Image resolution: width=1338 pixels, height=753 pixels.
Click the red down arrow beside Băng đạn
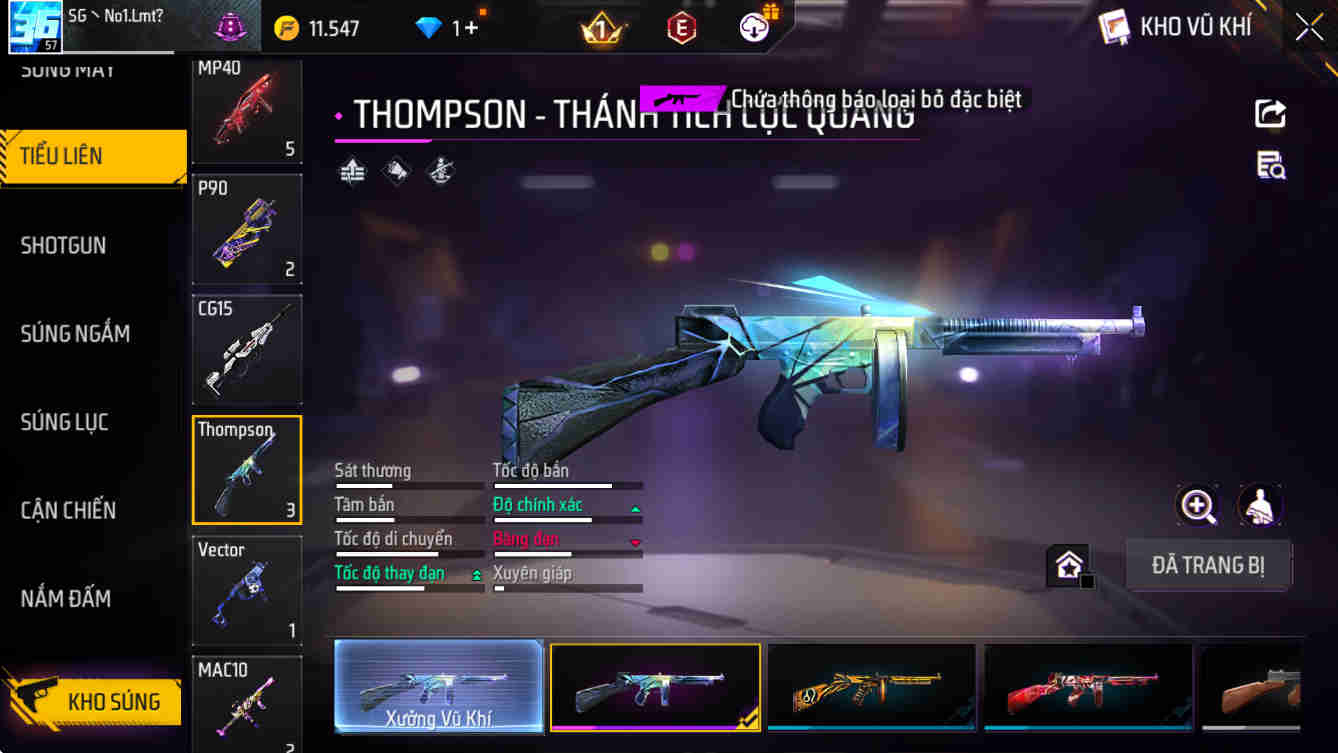[x=634, y=542]
